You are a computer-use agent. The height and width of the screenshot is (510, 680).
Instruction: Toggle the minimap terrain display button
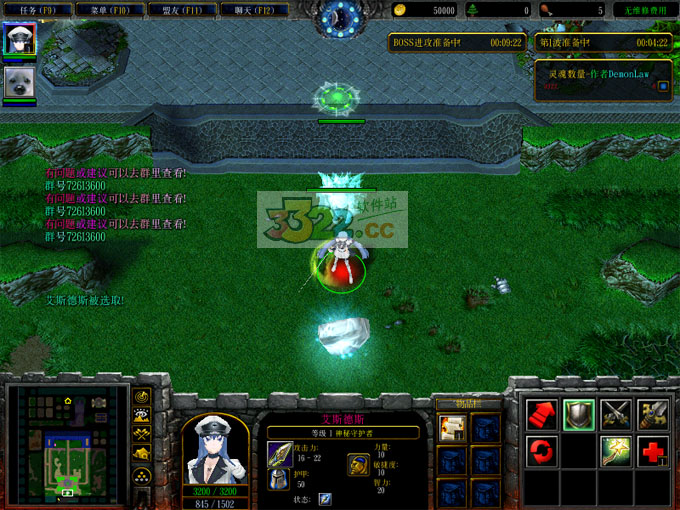coord(142,417)
